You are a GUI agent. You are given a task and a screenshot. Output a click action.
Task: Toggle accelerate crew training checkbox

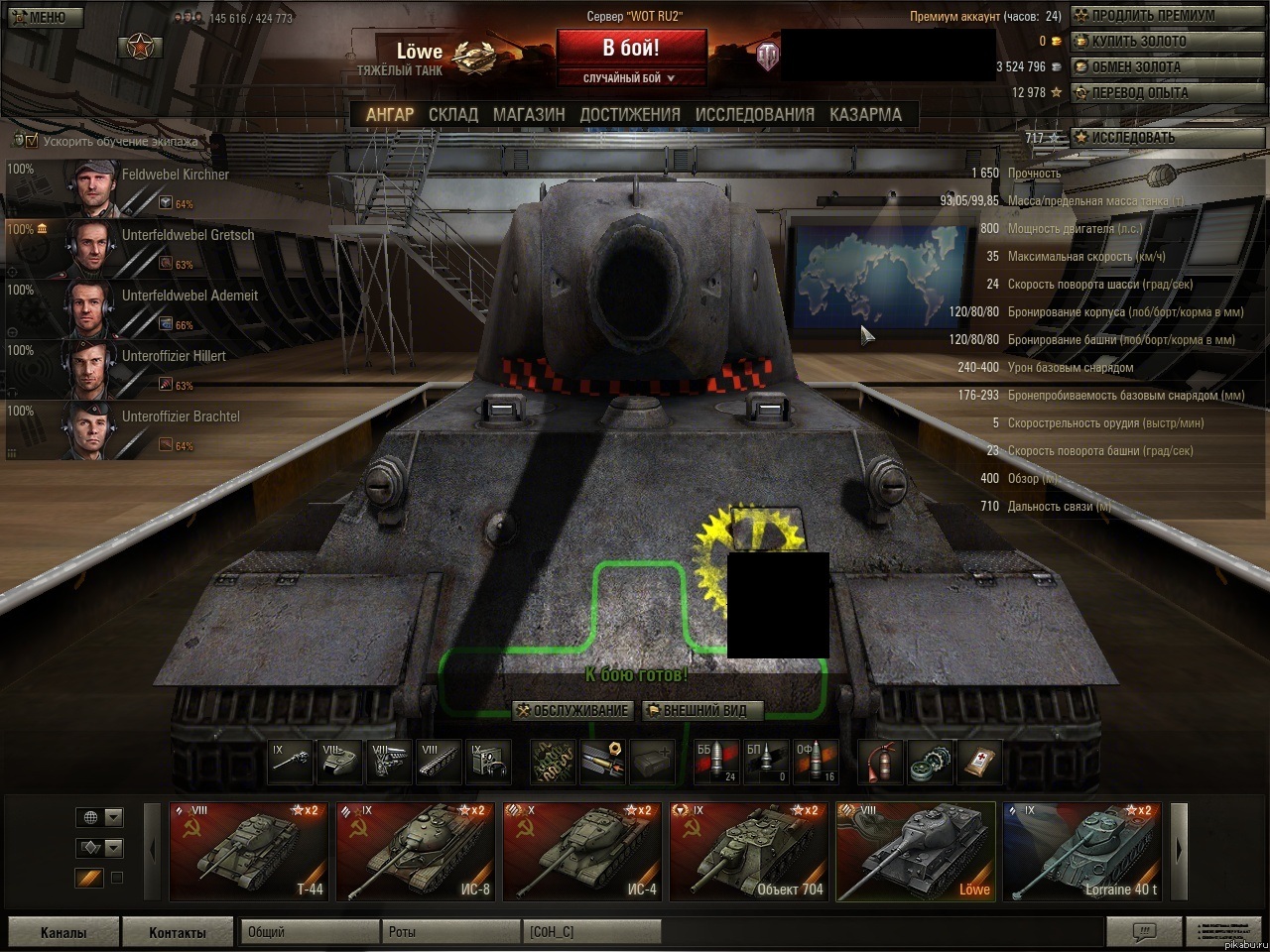pyautogui.click(x=32, y=141)
